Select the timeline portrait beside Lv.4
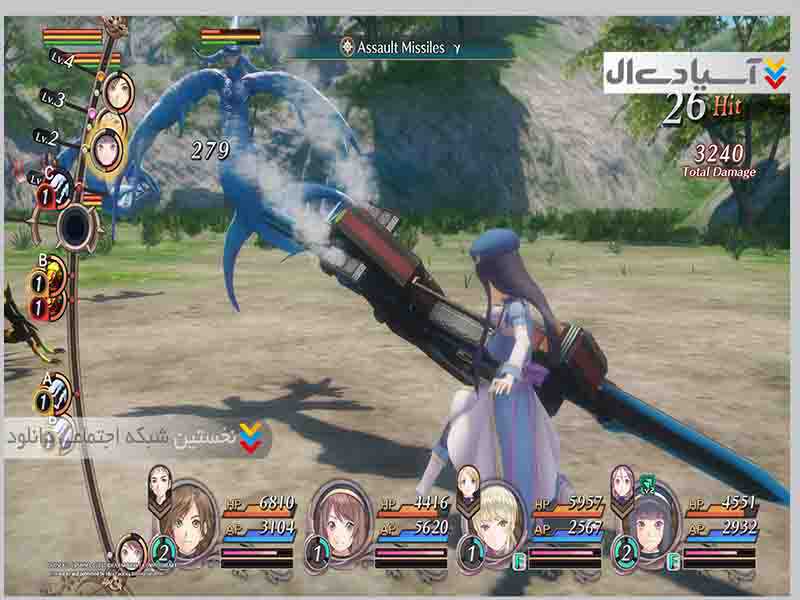Screen dimensions: 800x600 120,92
